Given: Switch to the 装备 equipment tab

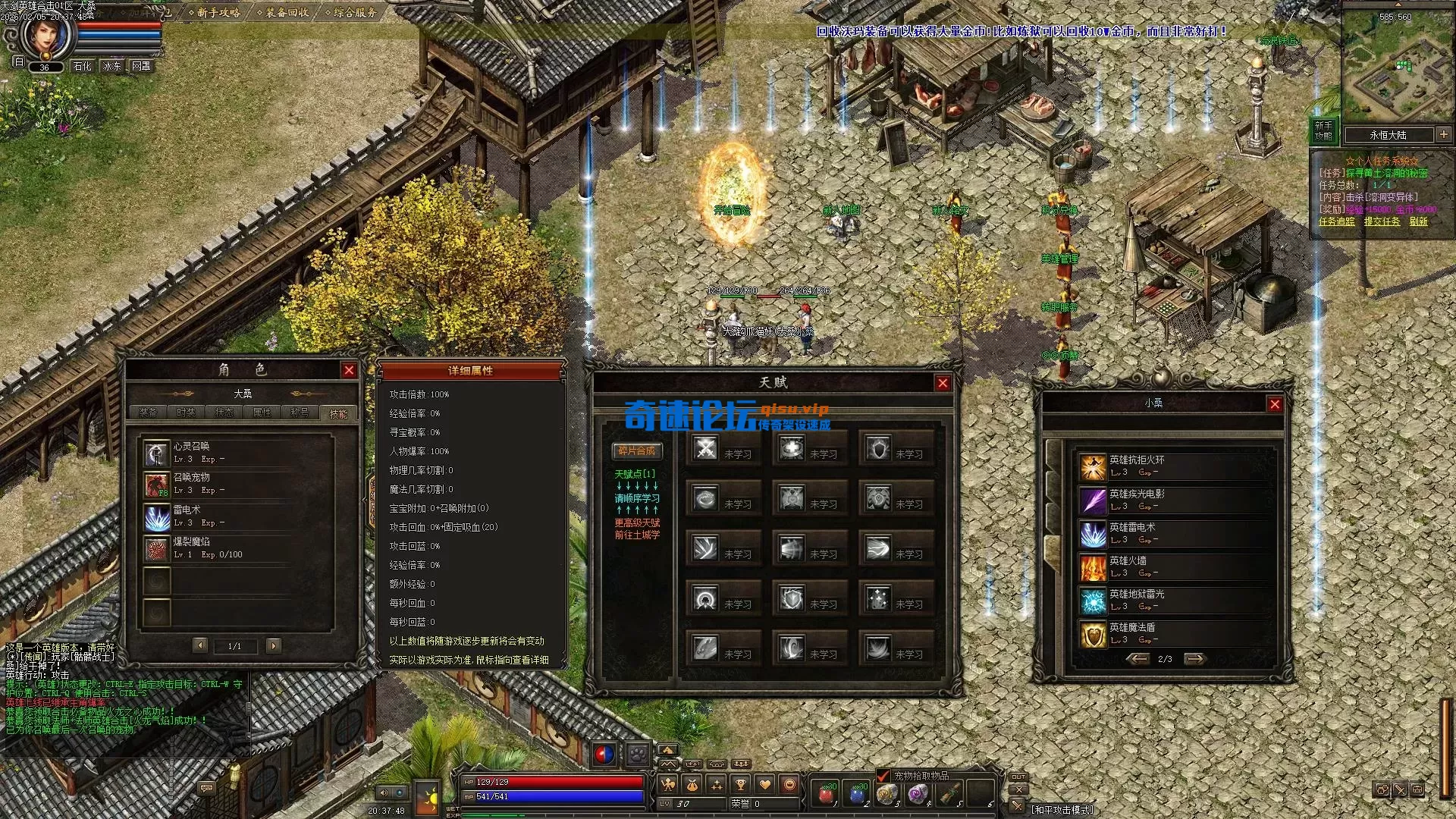Looking at the screenshot, I should click(x=148, y=413).
